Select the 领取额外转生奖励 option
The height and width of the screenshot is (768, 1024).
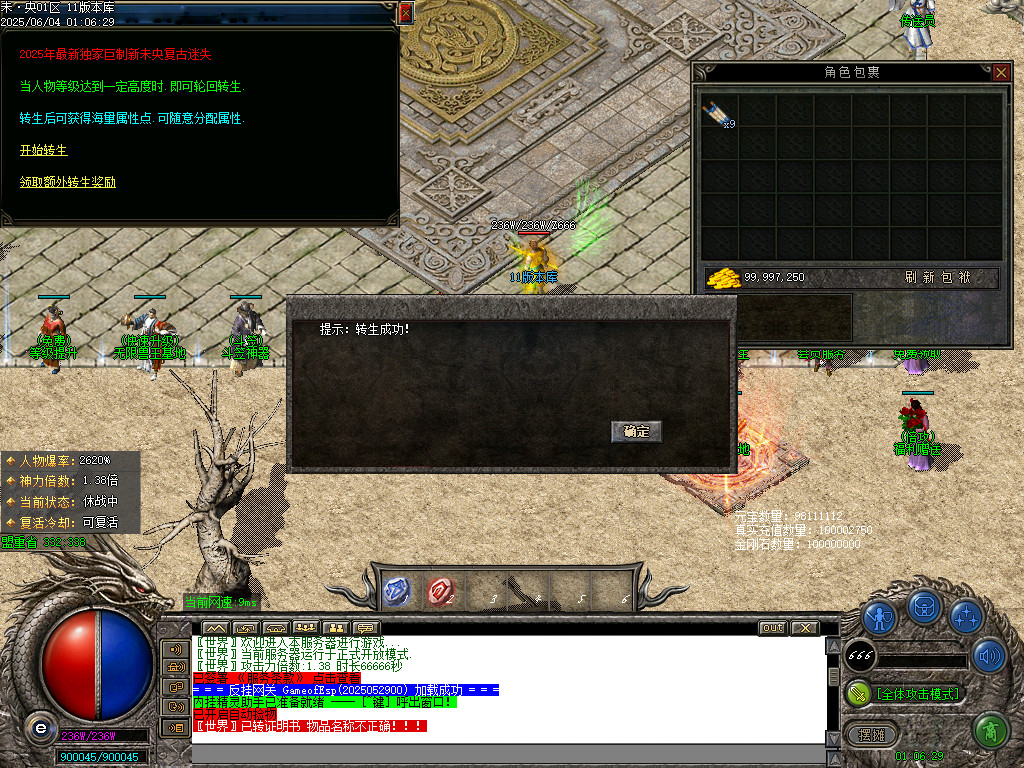(x=67, y=182)
